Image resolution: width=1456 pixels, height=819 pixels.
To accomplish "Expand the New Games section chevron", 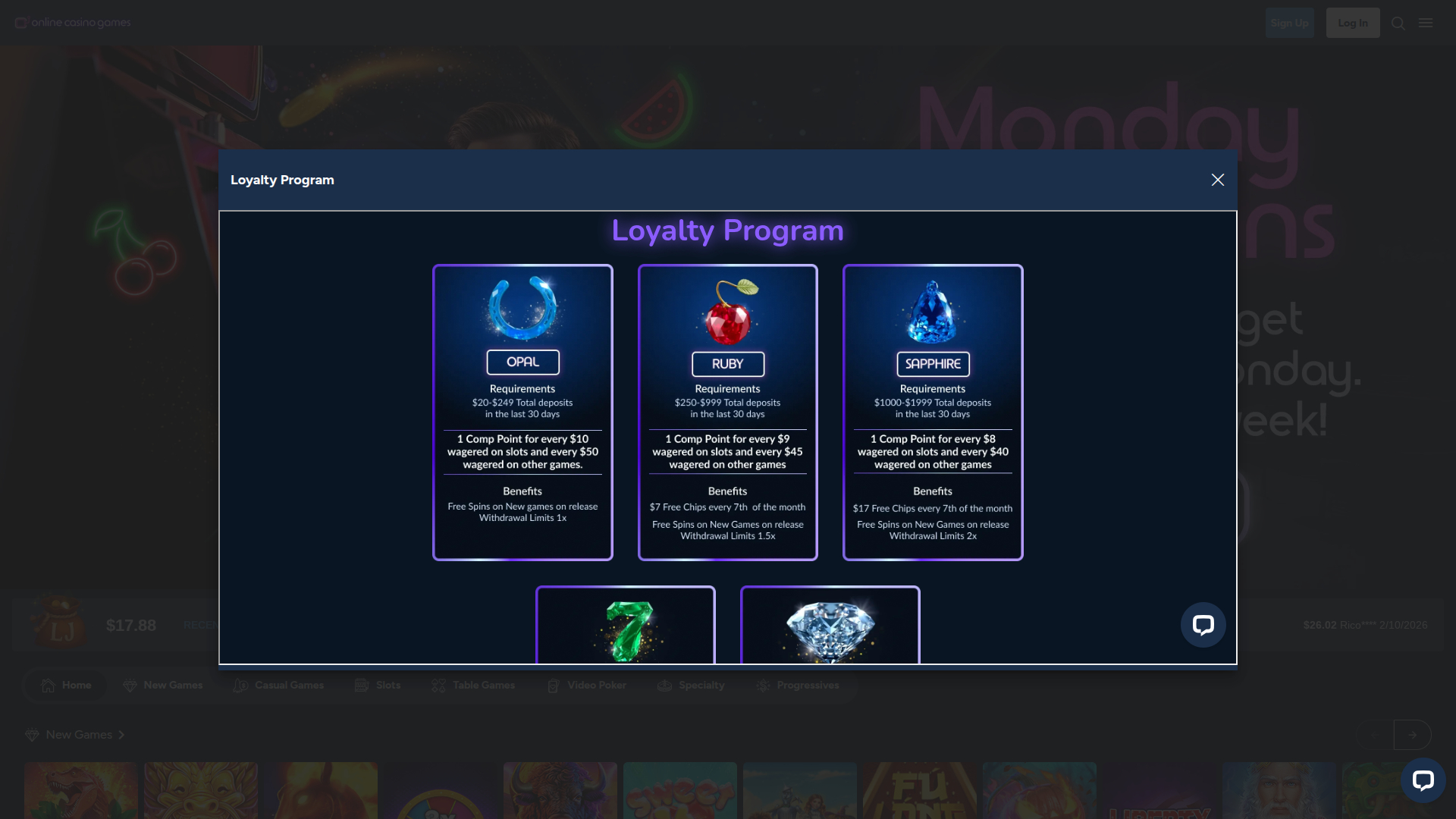I will click(120, 734).
